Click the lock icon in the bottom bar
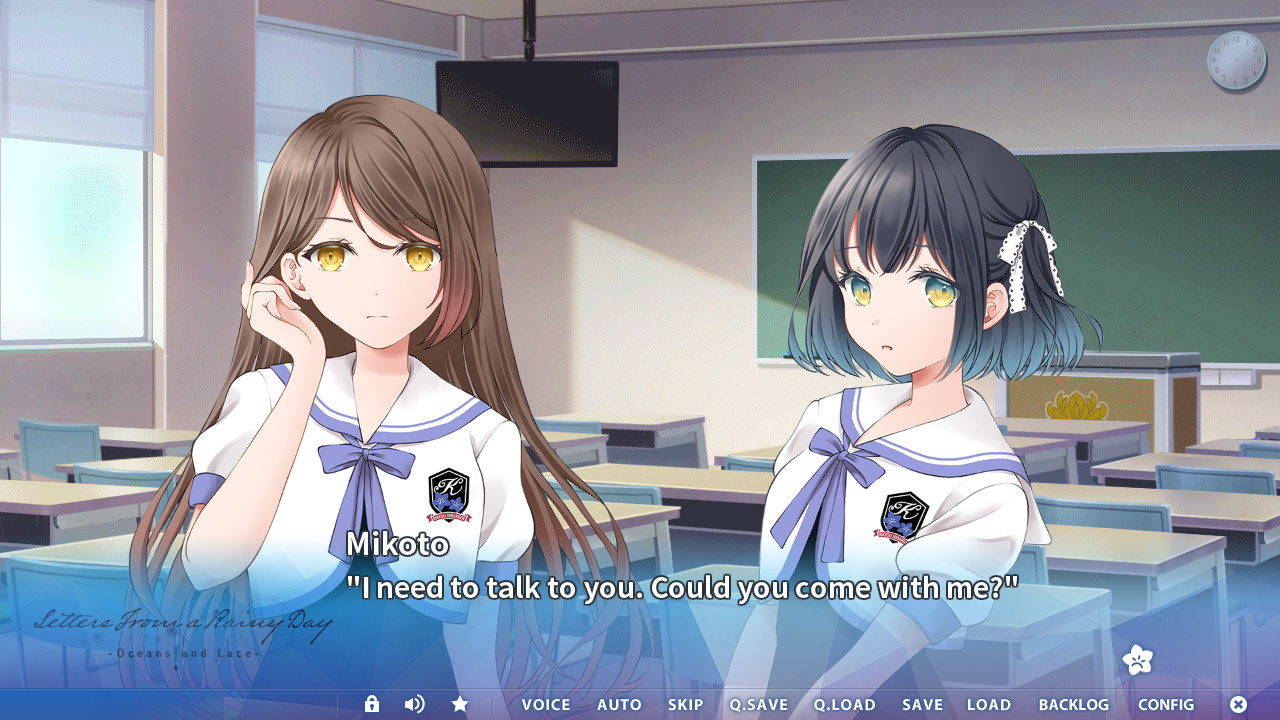The image size is (1280, 720). click(x=372, y=704)
